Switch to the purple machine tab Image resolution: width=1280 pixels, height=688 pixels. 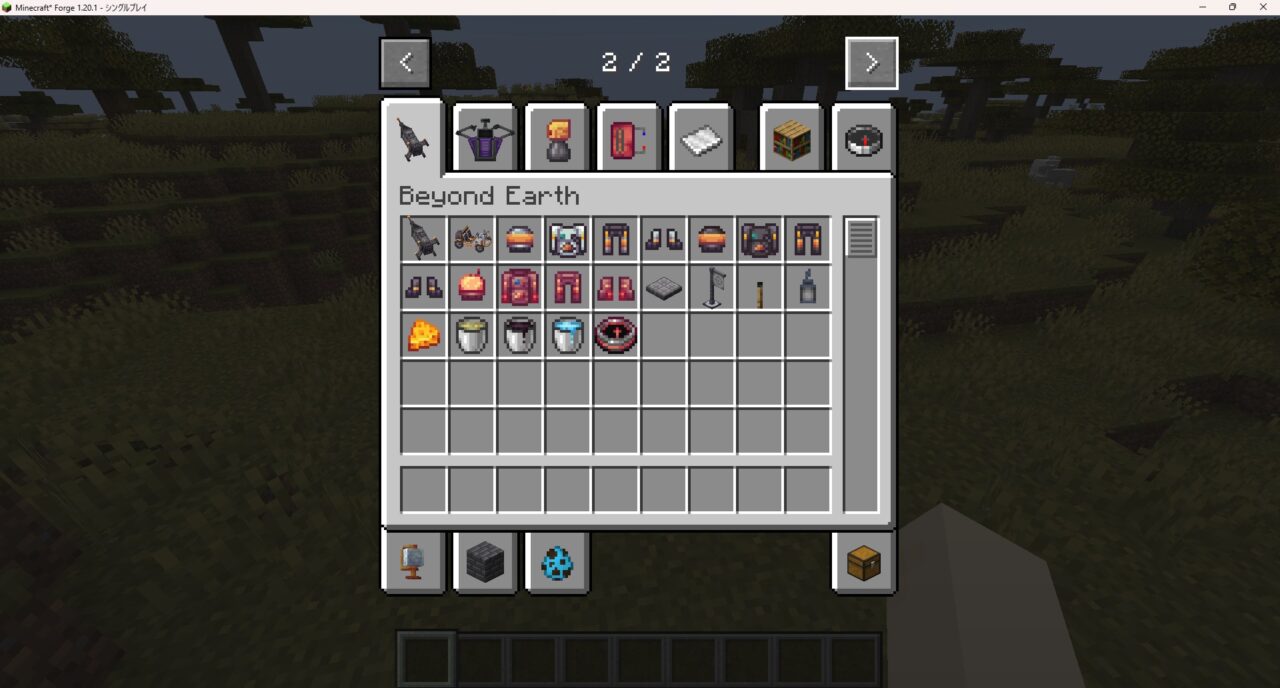(x=485, y=140)
